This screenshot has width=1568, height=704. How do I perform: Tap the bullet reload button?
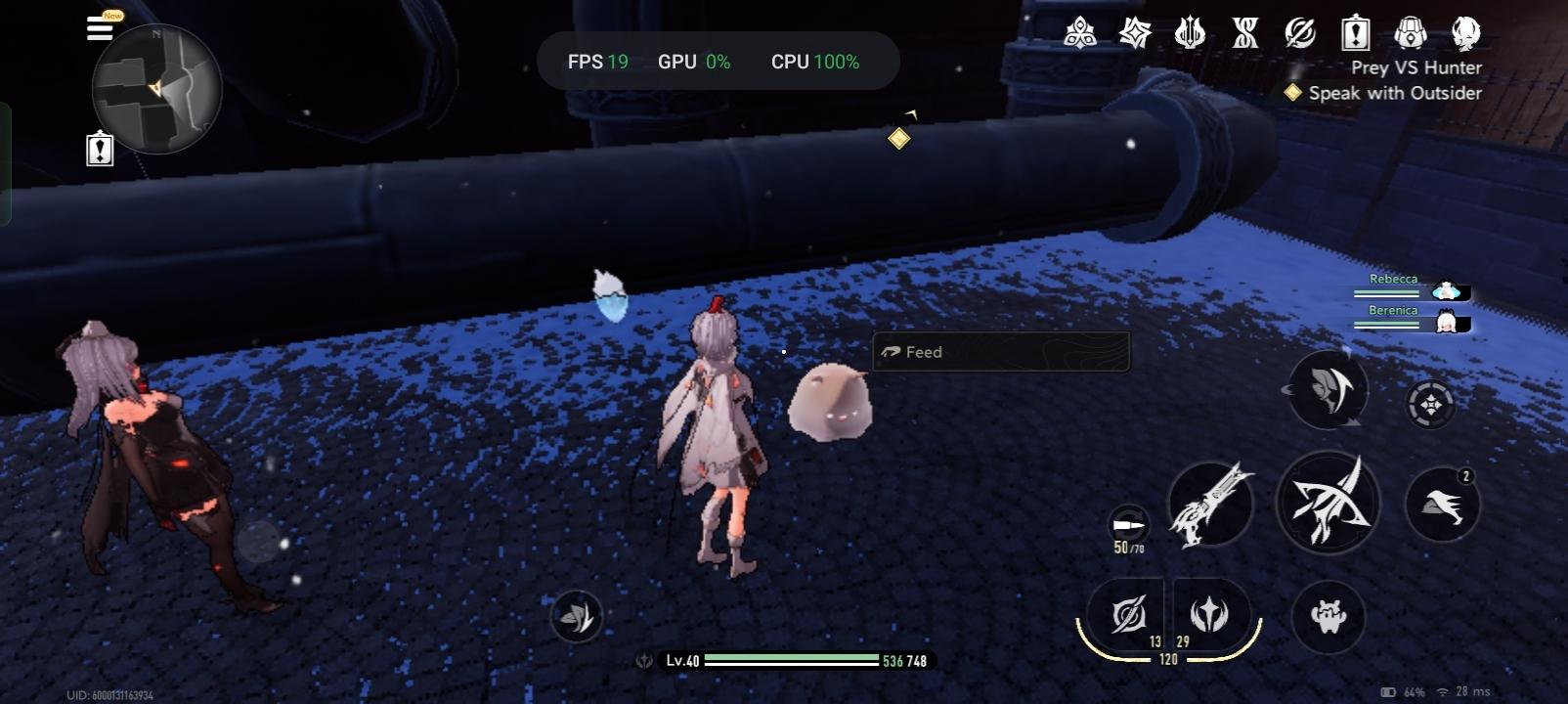pos(1129,525)
